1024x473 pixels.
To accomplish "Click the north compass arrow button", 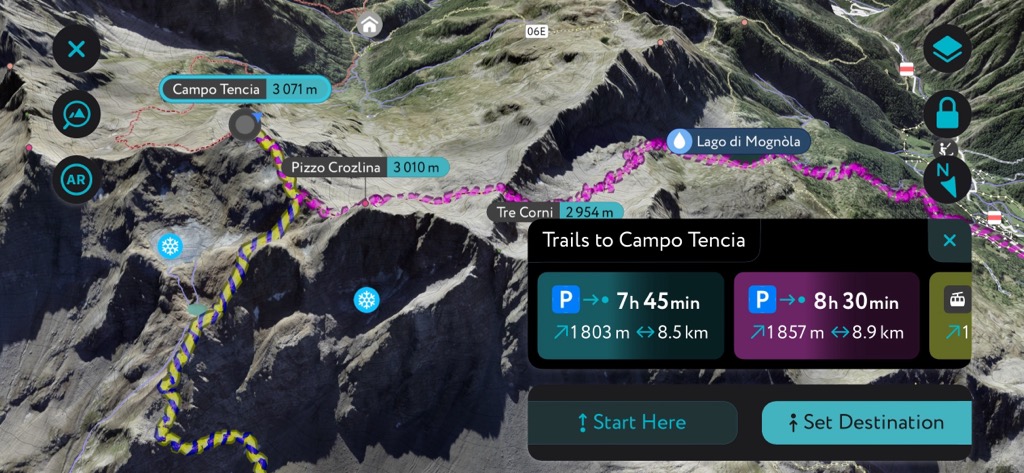I will 946,179.
